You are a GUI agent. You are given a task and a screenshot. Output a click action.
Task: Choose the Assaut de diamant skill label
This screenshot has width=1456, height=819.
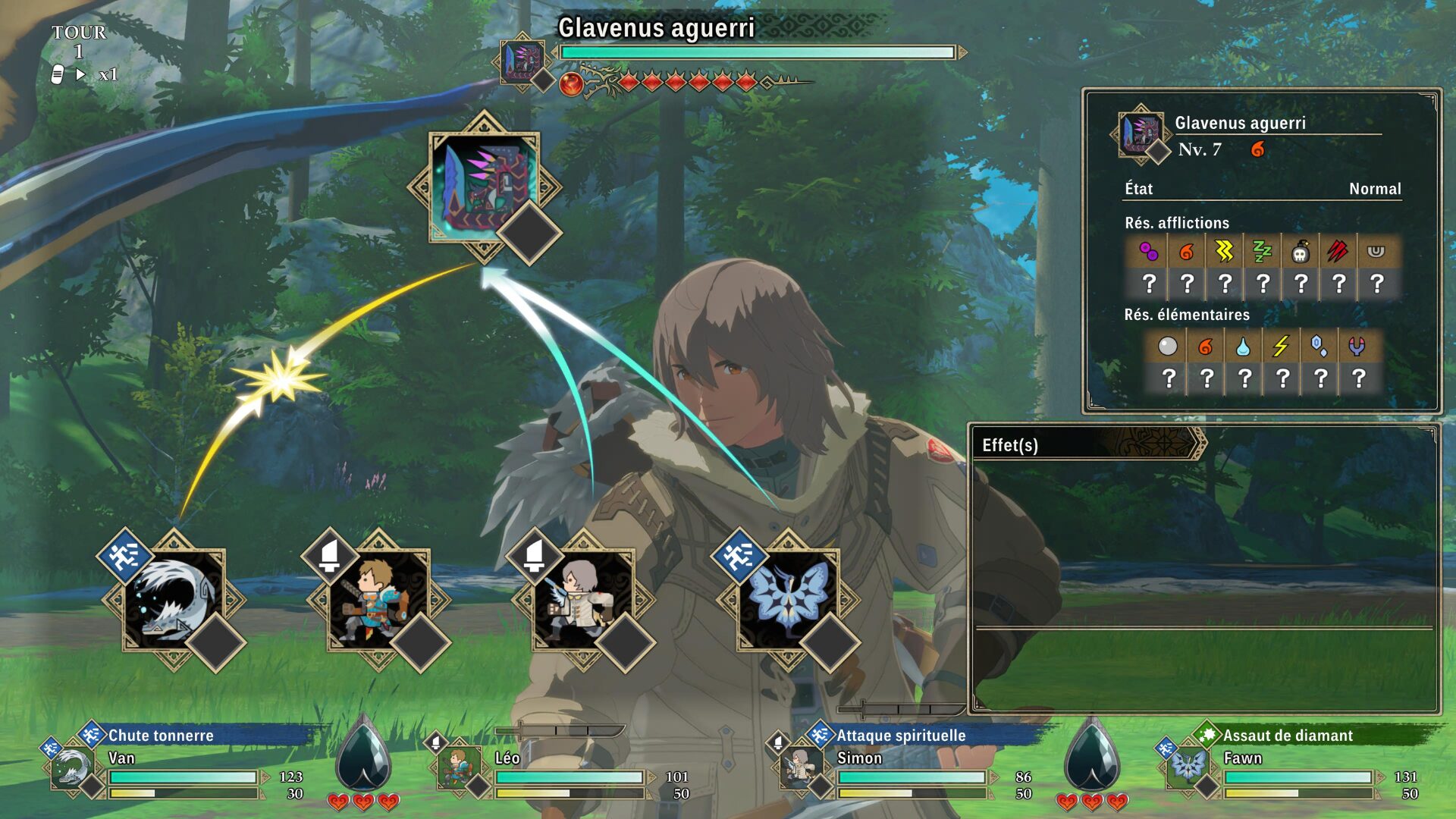click(1288, 735)
